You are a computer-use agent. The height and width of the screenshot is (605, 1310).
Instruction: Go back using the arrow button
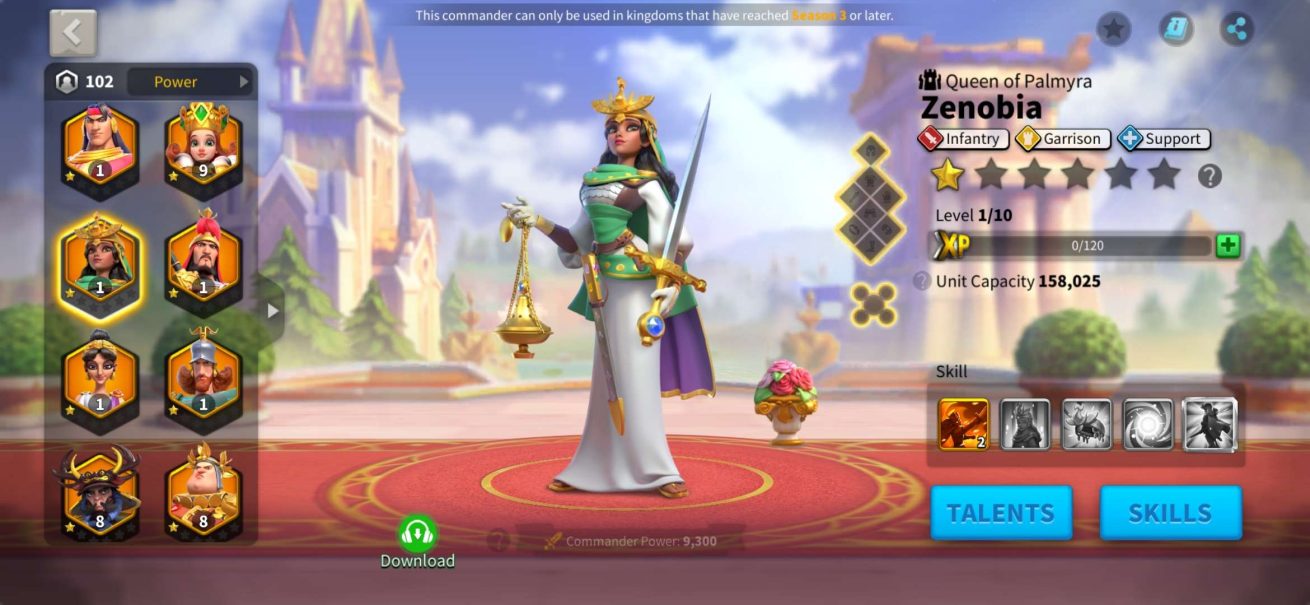pyautogui.click(x=73, y=34)
